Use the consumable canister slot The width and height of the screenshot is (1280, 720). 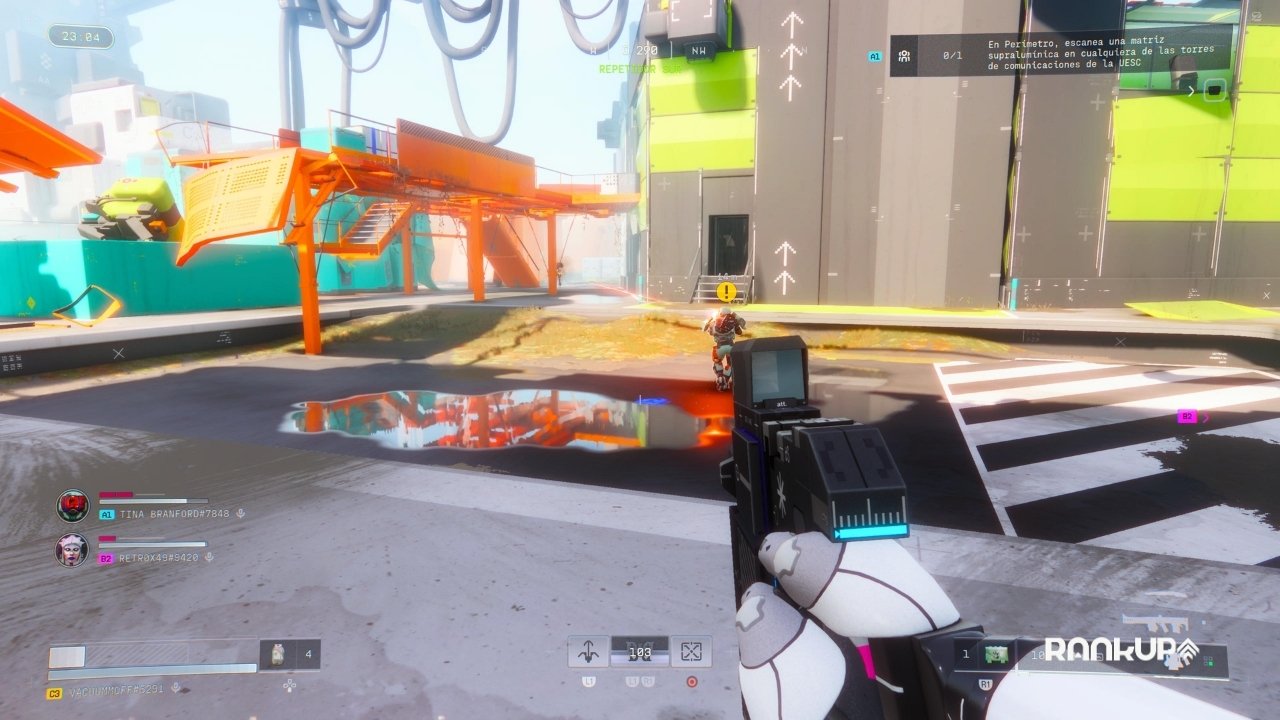click(x=278, y=654)
